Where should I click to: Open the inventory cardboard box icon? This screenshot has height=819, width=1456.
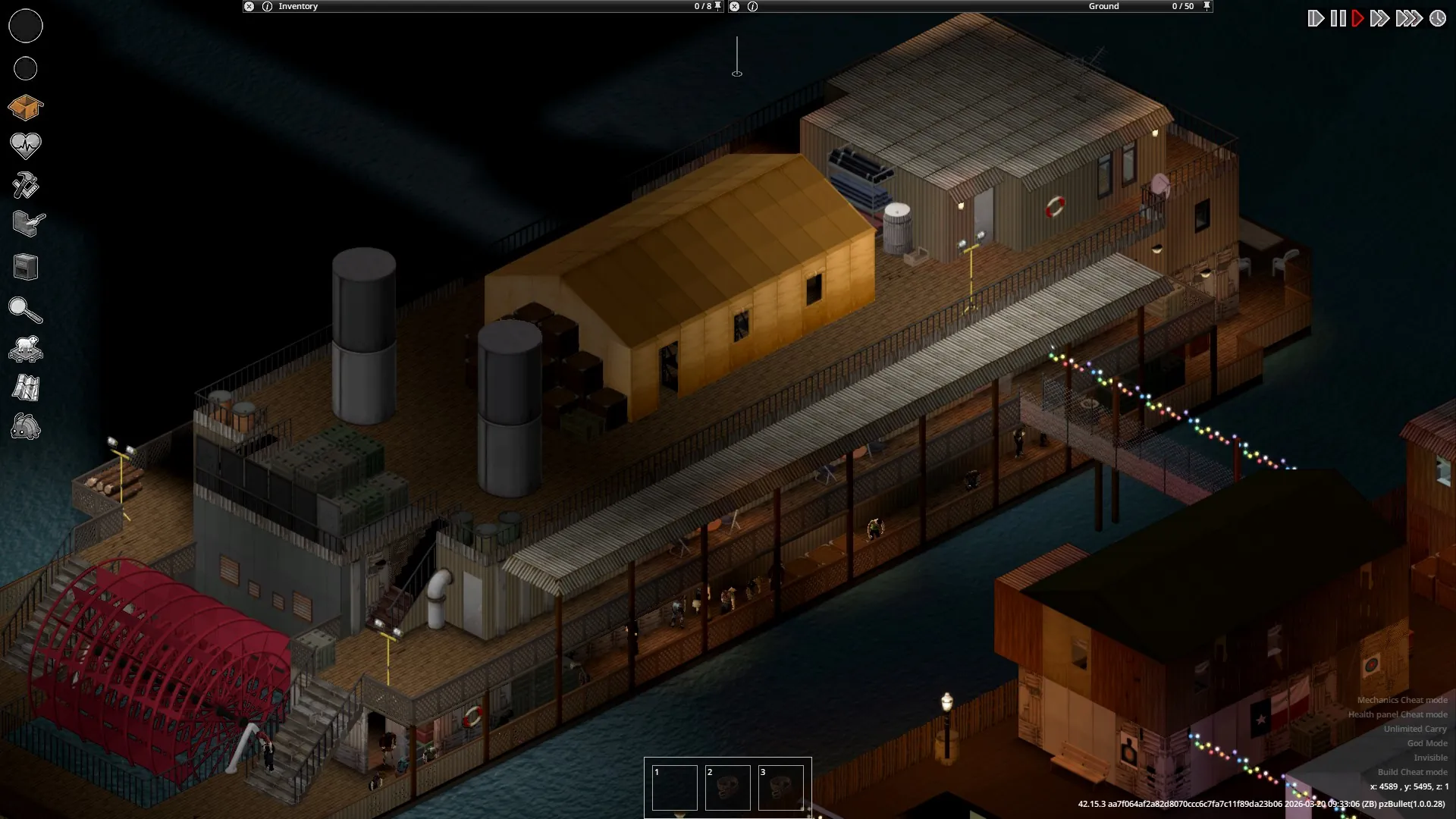(x=25, y=108)
